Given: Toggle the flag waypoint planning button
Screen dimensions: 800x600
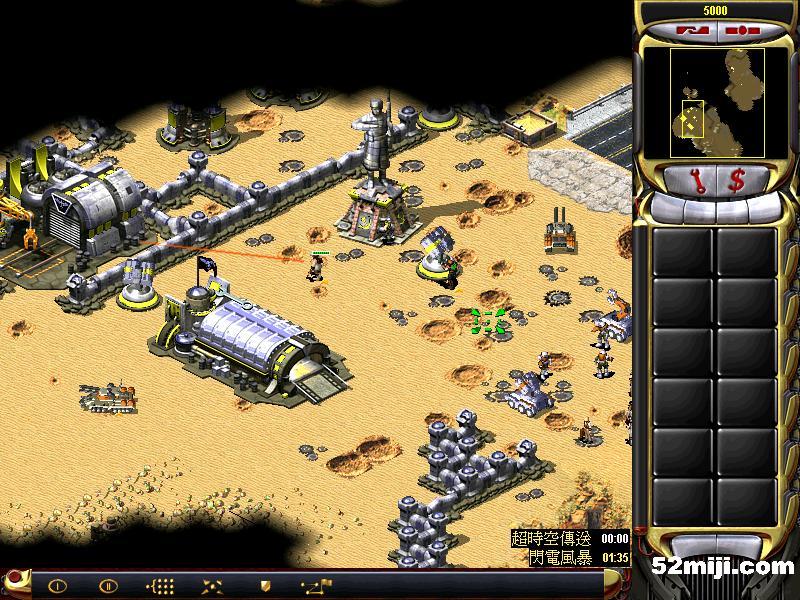Looking at the screenshot, I should pyautogui.click(x=319, y=586).
